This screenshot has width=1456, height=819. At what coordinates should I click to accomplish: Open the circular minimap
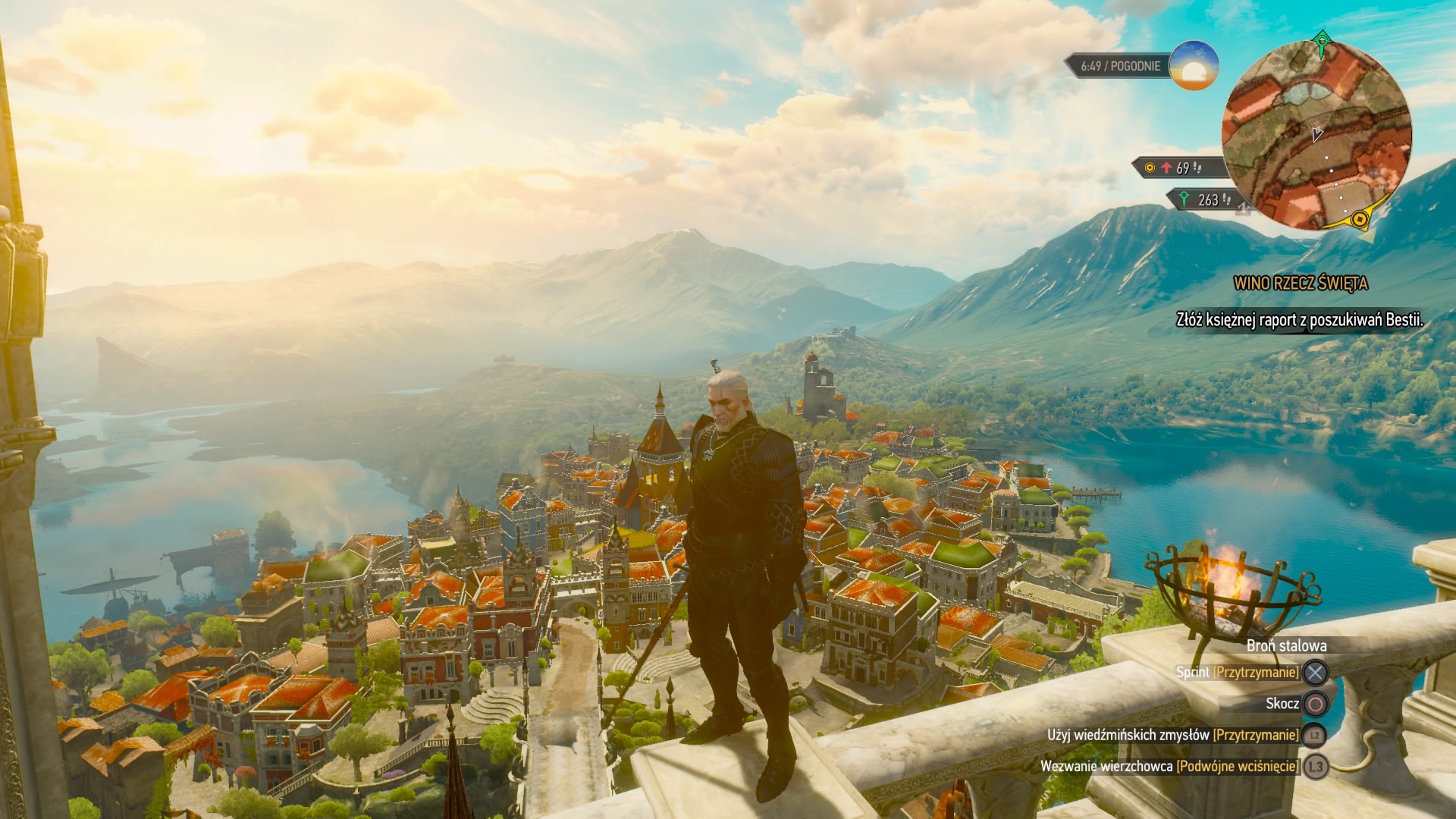click(1317, 135)
